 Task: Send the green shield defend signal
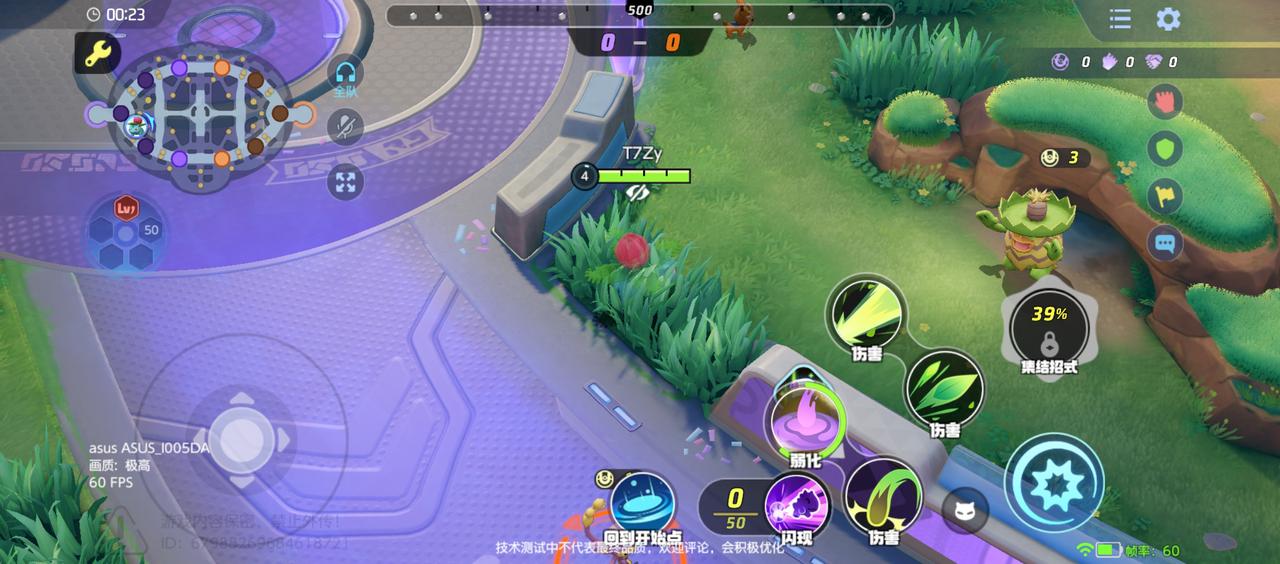1165,149
